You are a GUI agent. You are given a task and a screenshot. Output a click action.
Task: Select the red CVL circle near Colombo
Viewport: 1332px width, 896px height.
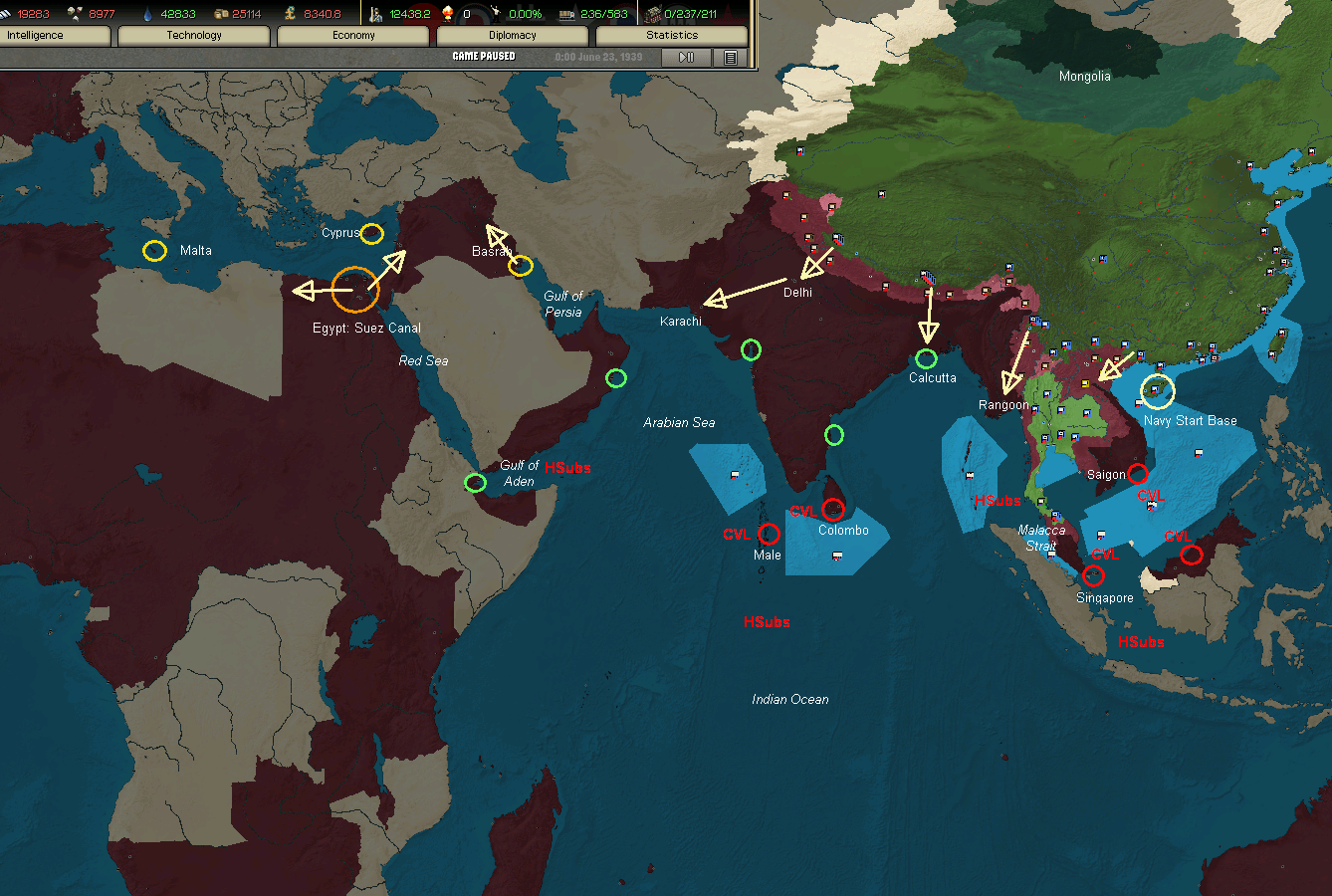pyautogui.click(x=833, y=510)
